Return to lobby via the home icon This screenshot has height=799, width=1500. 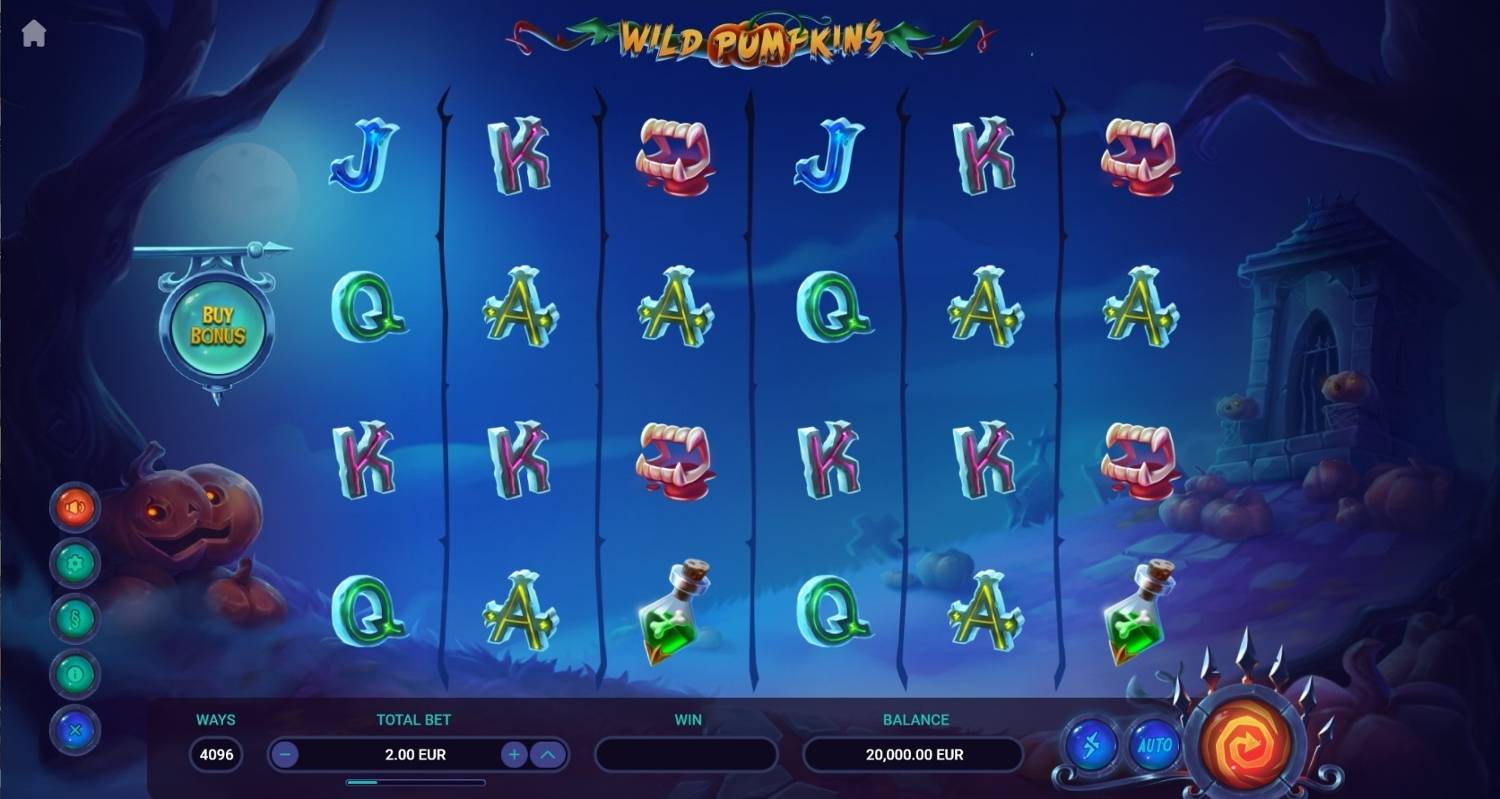pyautogui.click(x=34, y=34)
